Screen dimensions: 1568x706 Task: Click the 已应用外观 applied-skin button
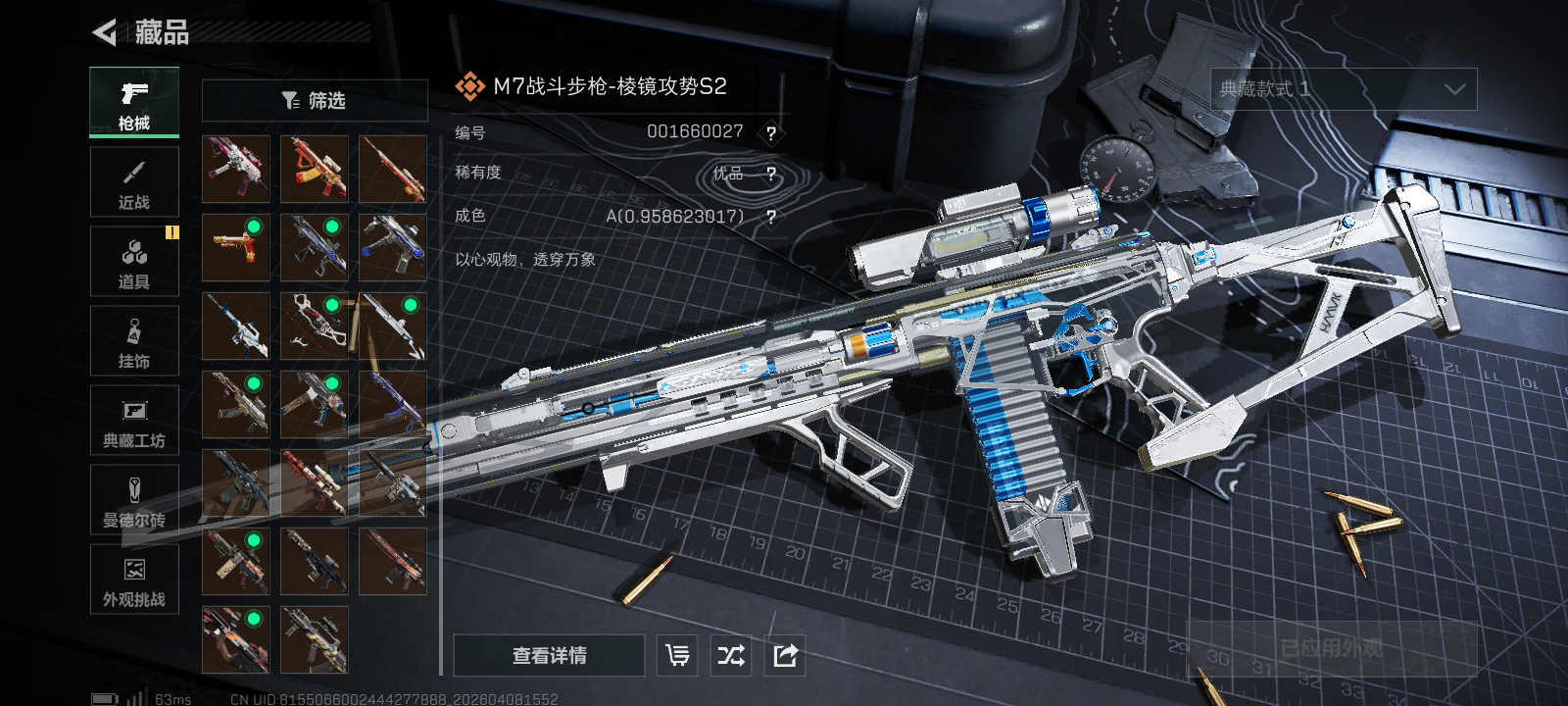(1331, 649)
